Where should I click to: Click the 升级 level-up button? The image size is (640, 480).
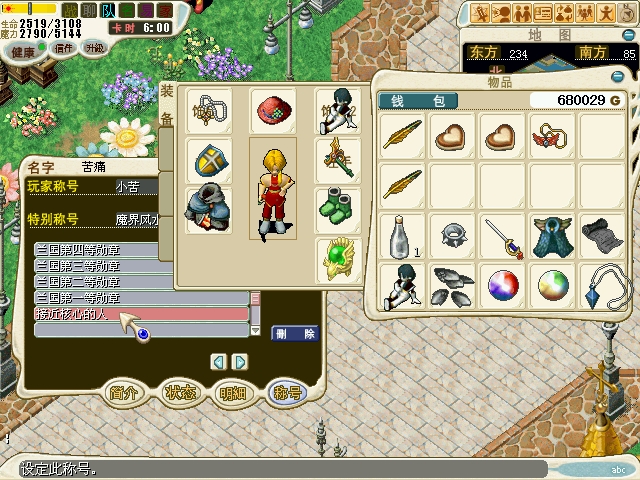coord(95,48)
